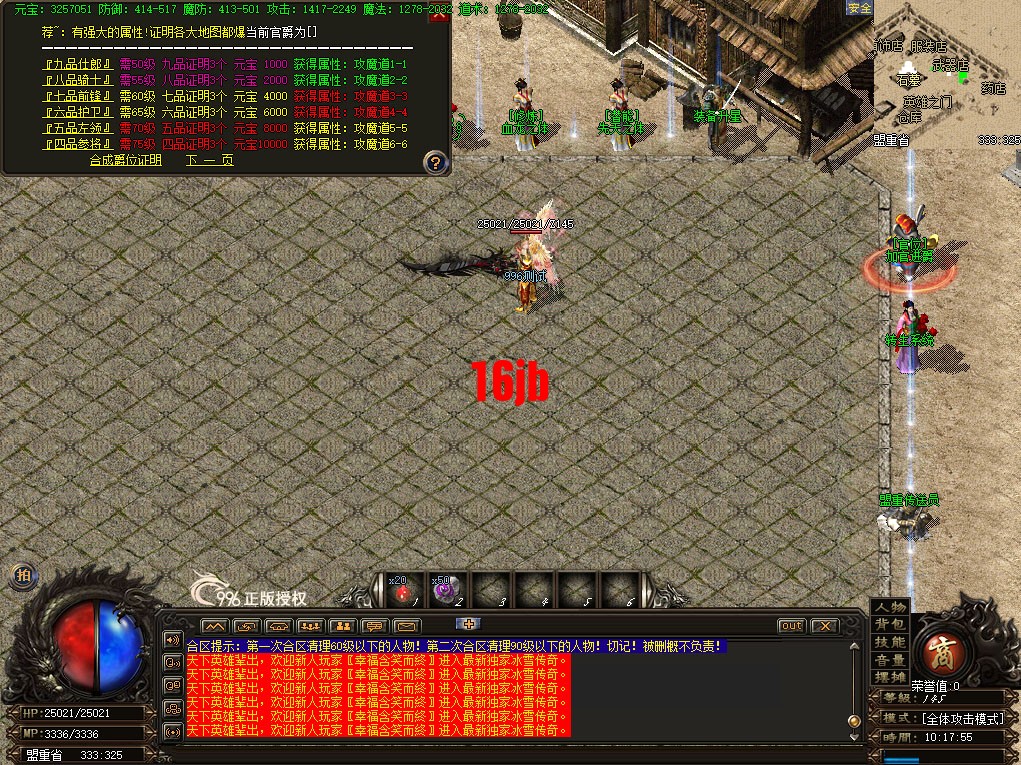This screenshot has width=1021, height=765.
Task: Click the 合成爵位证明 link
Action: [125, 160]
